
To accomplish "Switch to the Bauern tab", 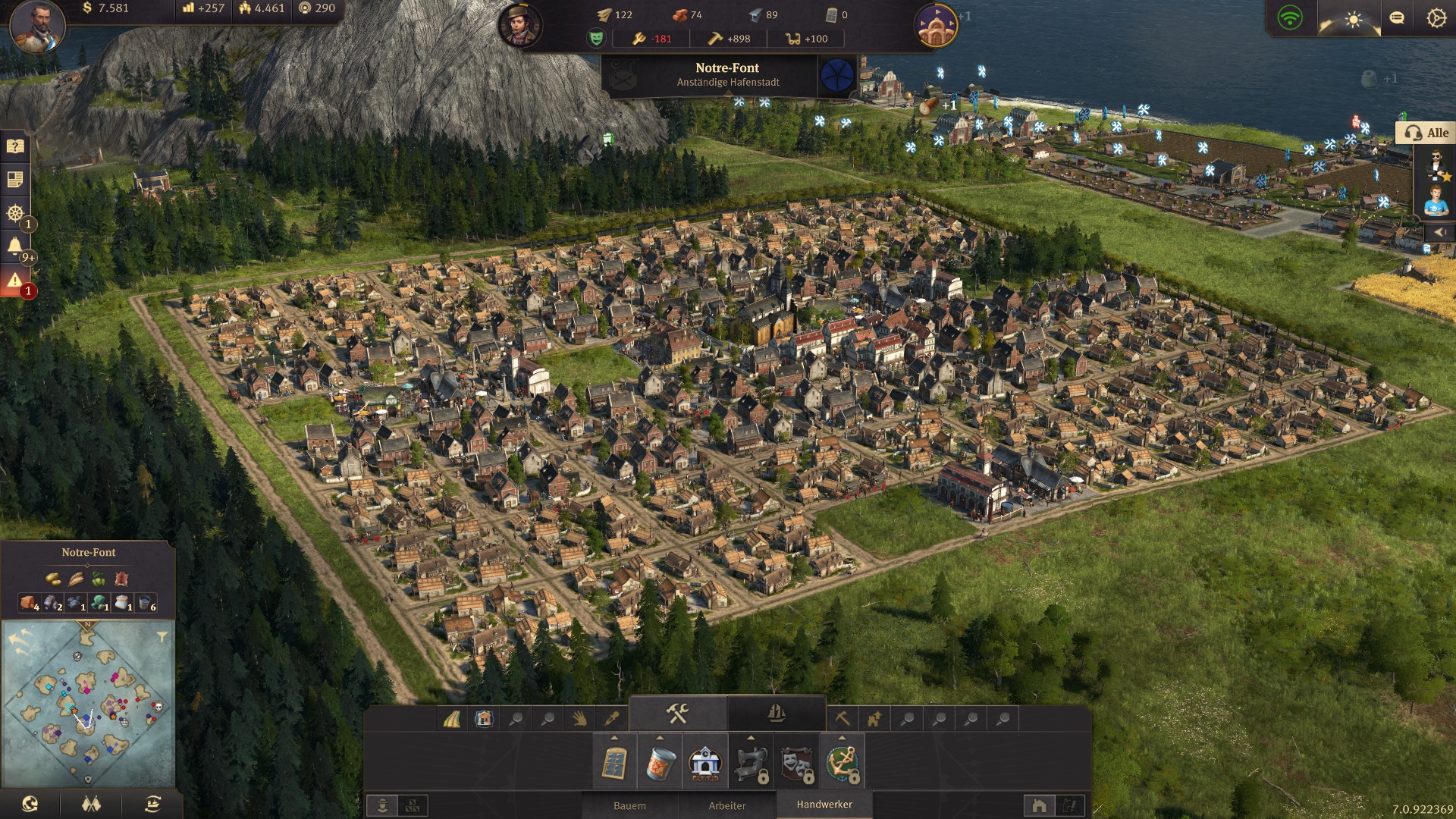I will (629, 805).
